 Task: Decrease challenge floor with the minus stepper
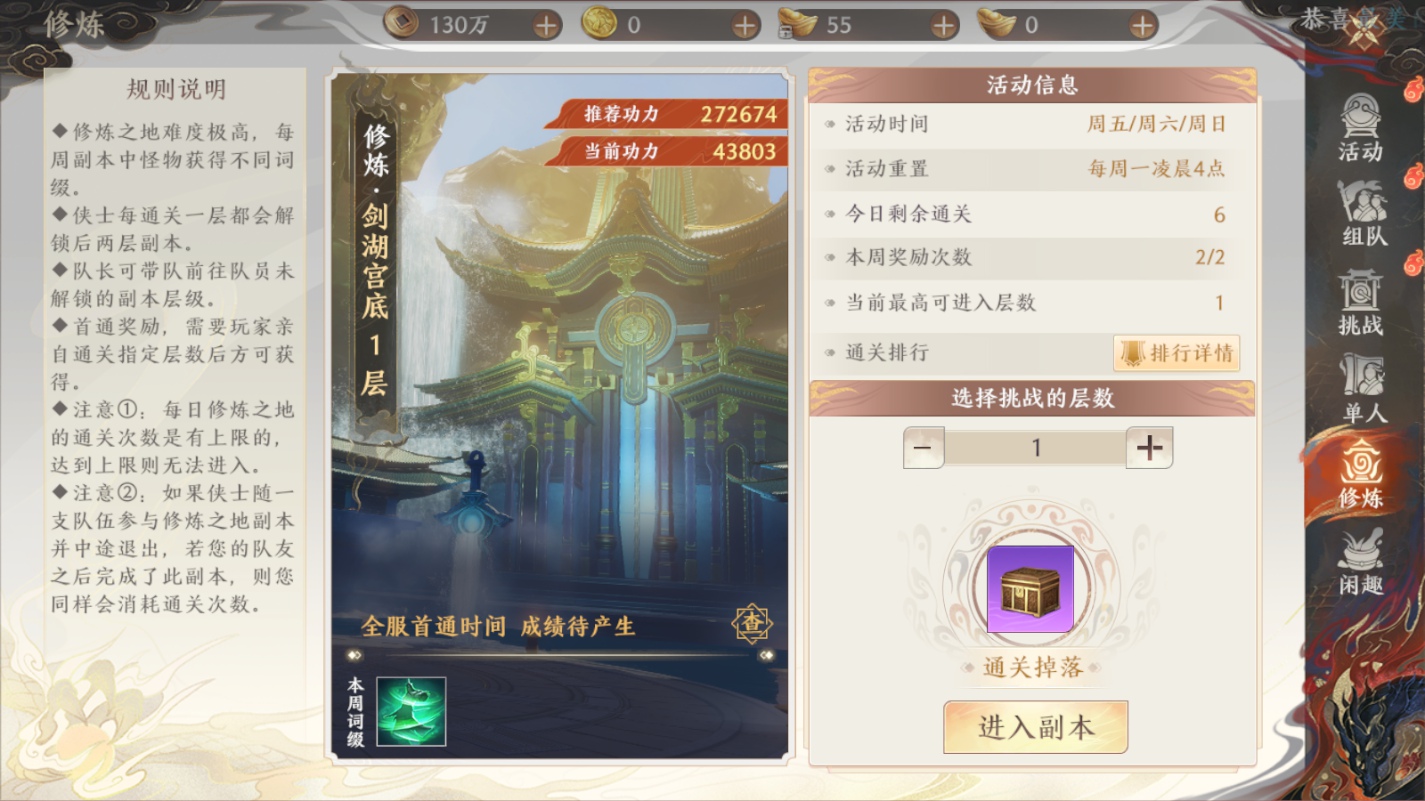923,447
